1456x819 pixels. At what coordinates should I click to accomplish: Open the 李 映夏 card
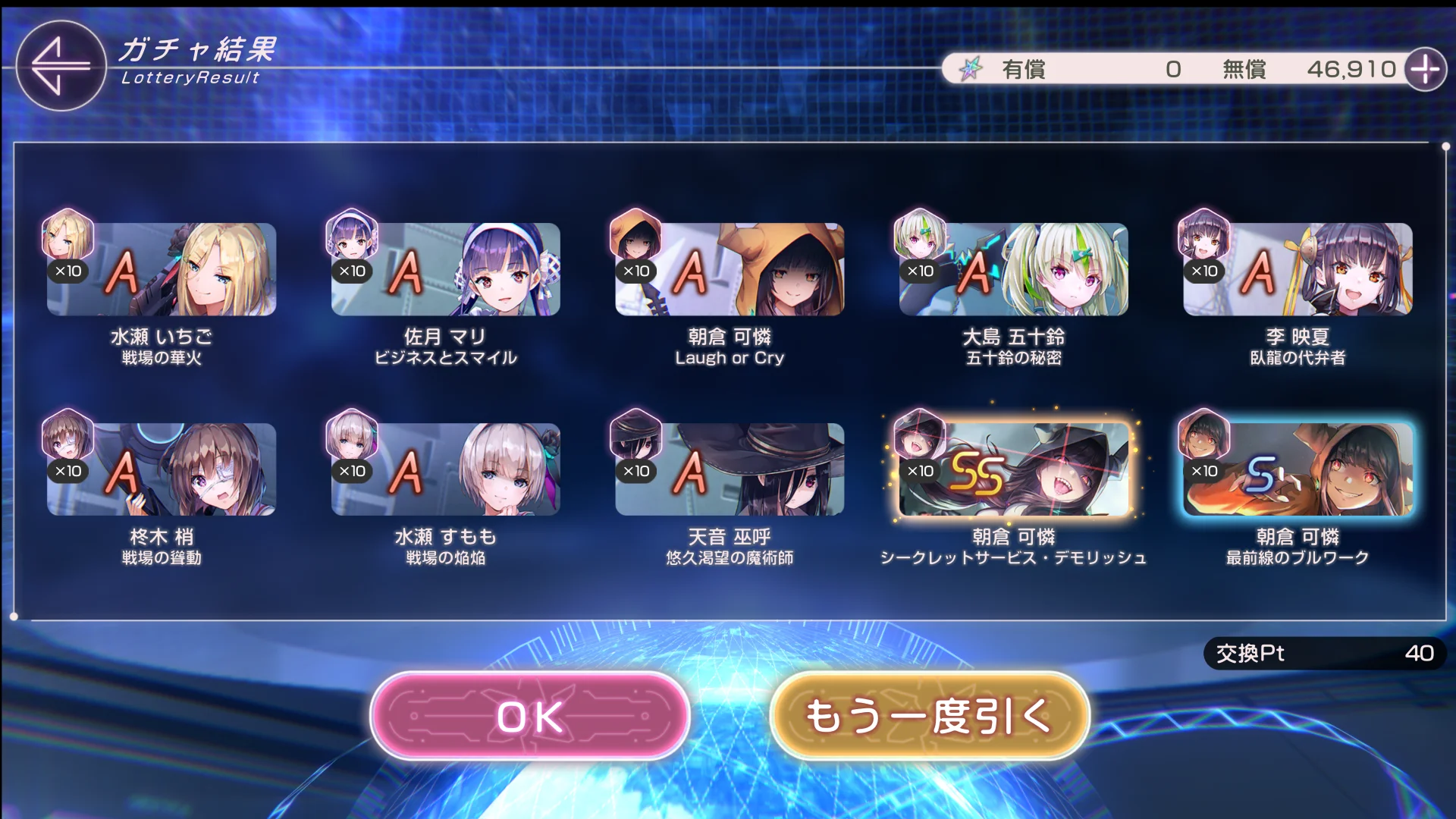tap(1298, 269)
